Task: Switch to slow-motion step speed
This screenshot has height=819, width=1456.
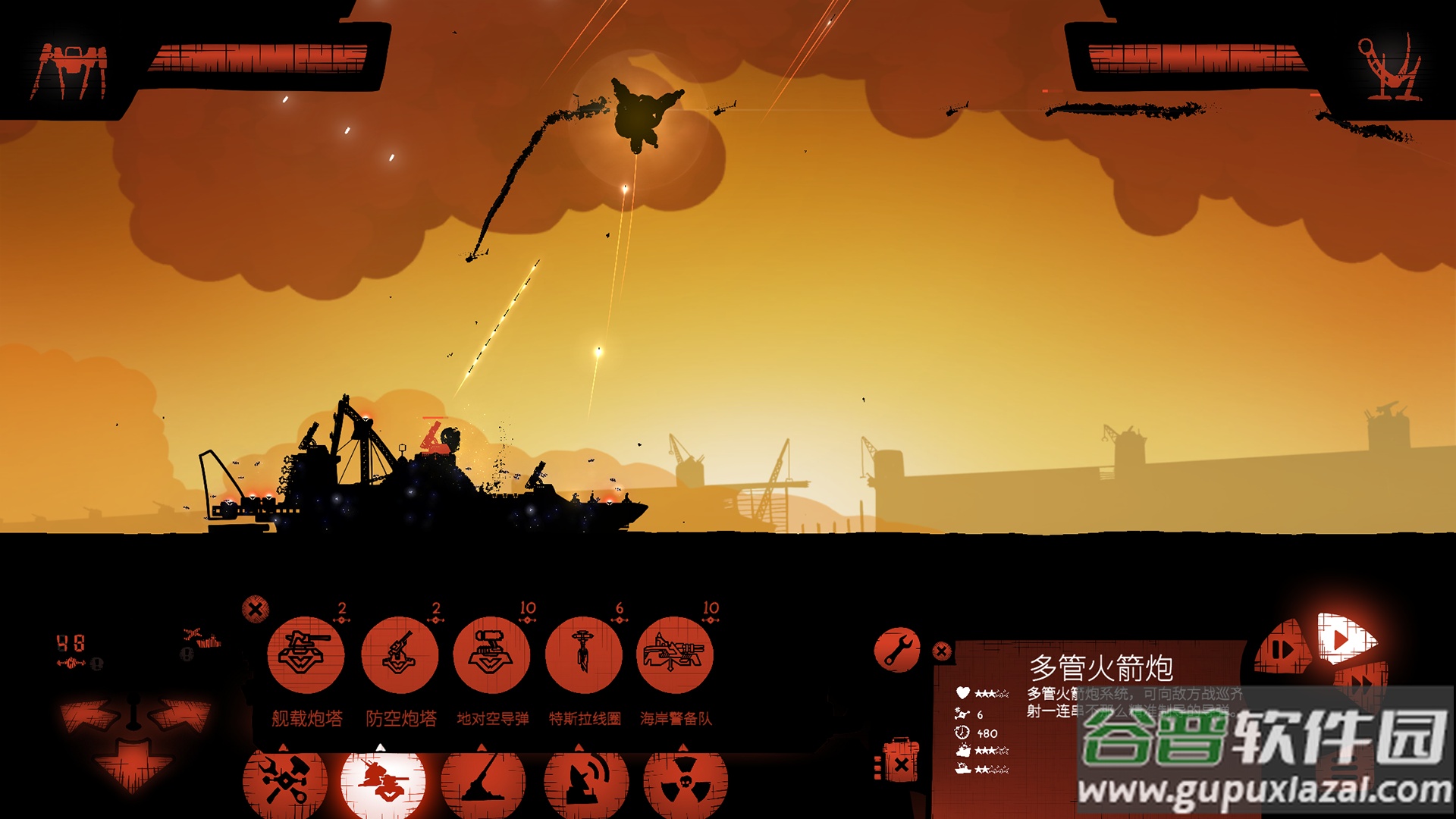Action: (x=1283, y=649)
